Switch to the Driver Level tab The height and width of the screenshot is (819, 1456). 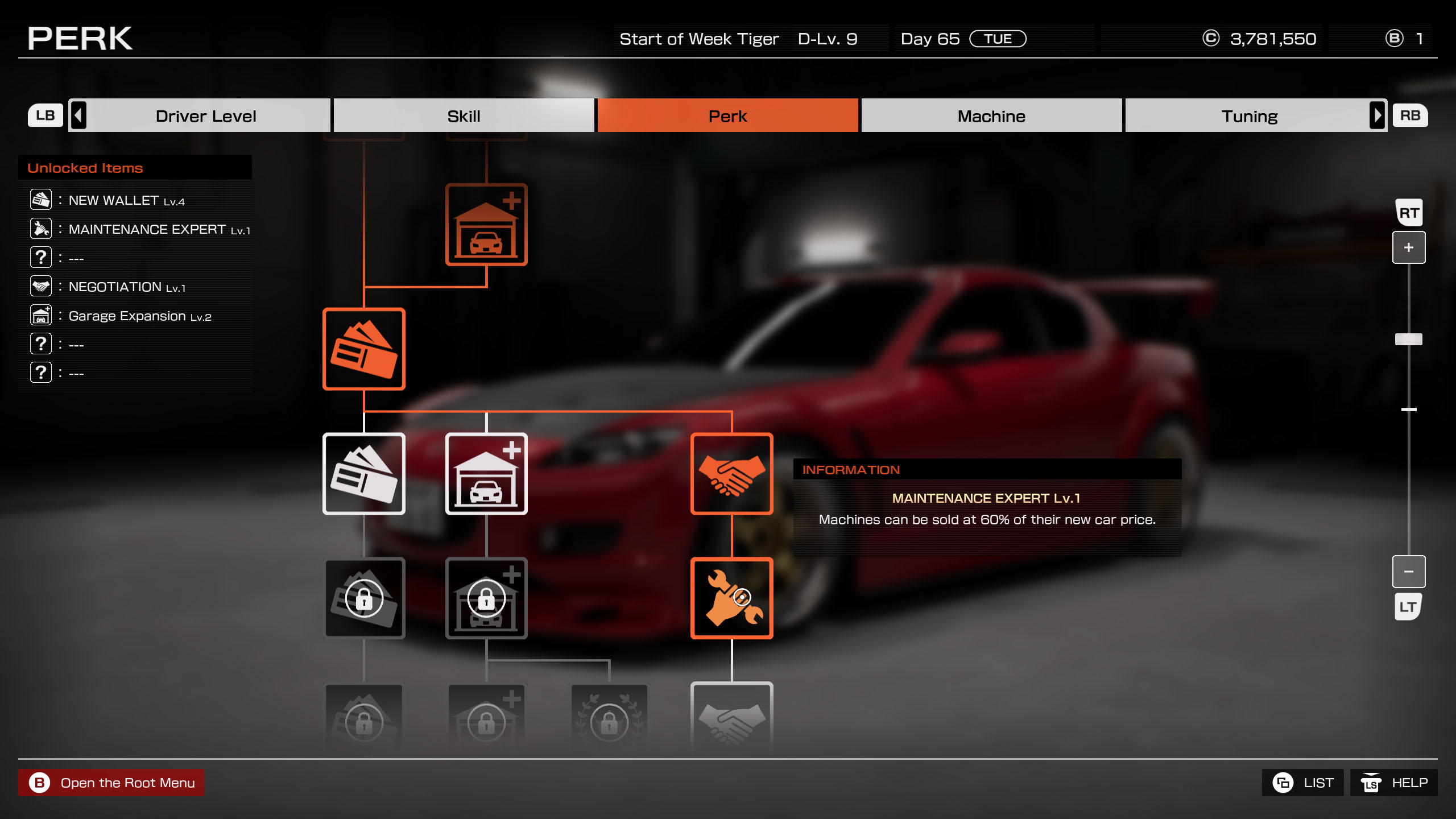tap(205, 116)
